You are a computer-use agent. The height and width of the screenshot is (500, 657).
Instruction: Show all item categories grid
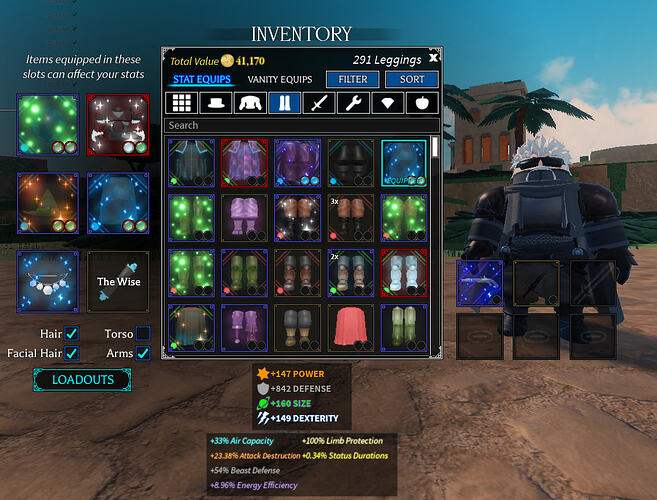pyautogui.click(x=183, y=103)
